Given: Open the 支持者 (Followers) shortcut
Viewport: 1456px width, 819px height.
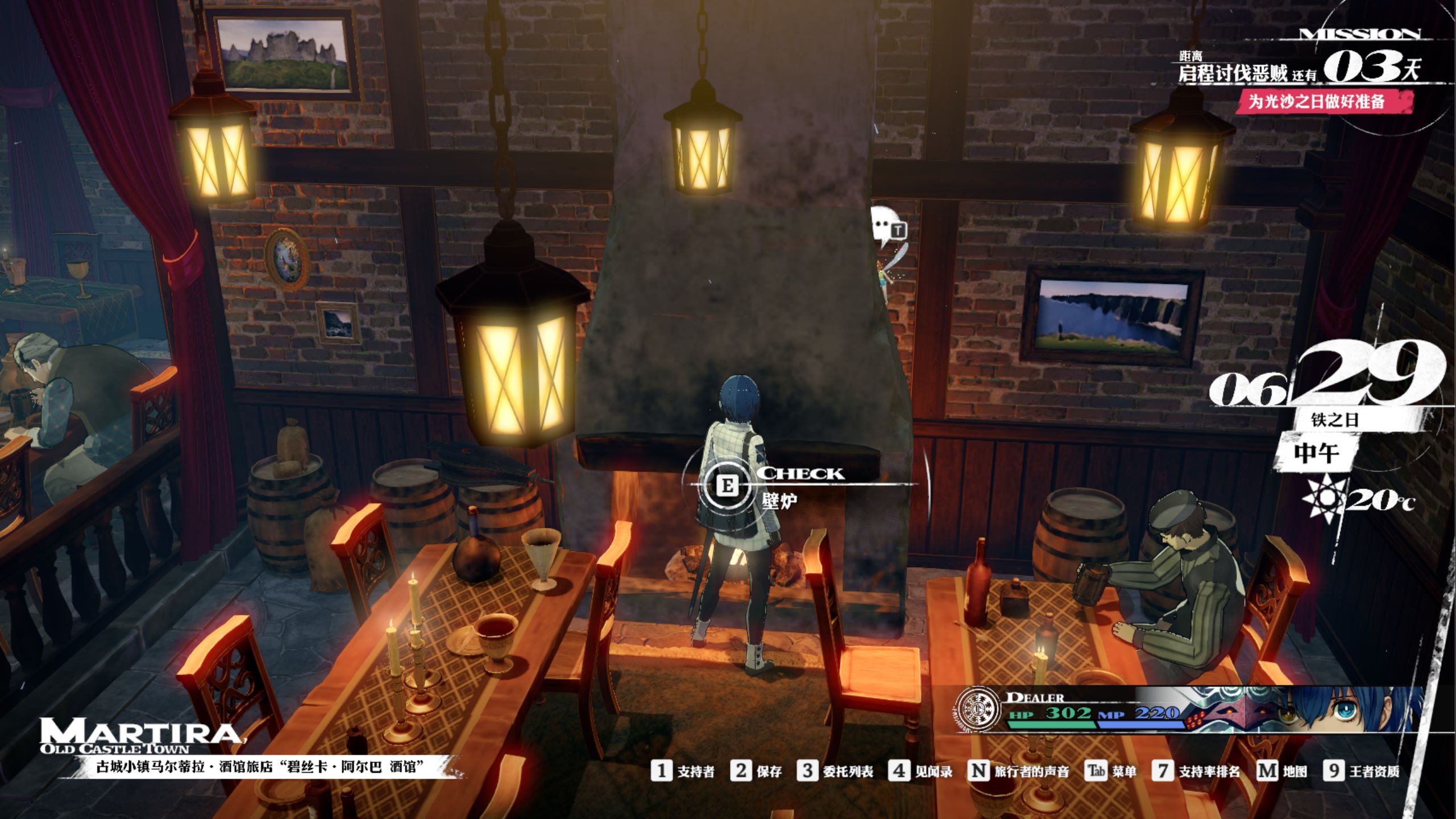Looking at the screenshot, I should [x=683, y=771].
